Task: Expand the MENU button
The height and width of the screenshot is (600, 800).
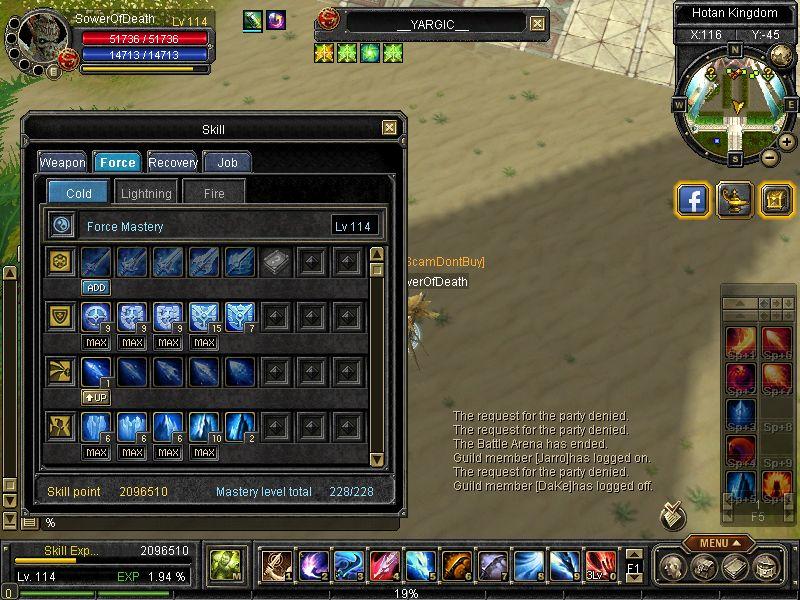Action: click(719, 543)
